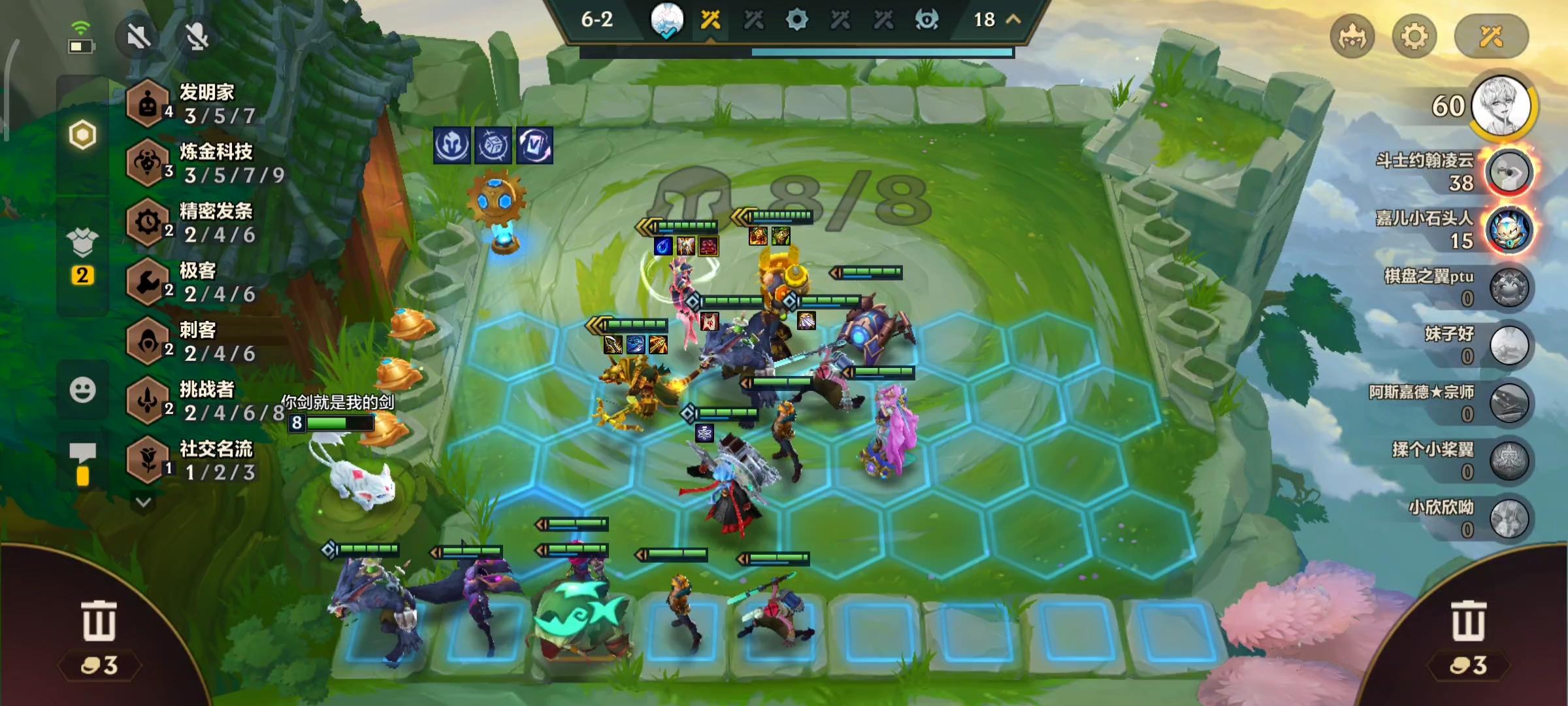Screen dimensions: 1568x706
Task: Inspect the helmet augment icon
Action: click(x=451, y=145)
